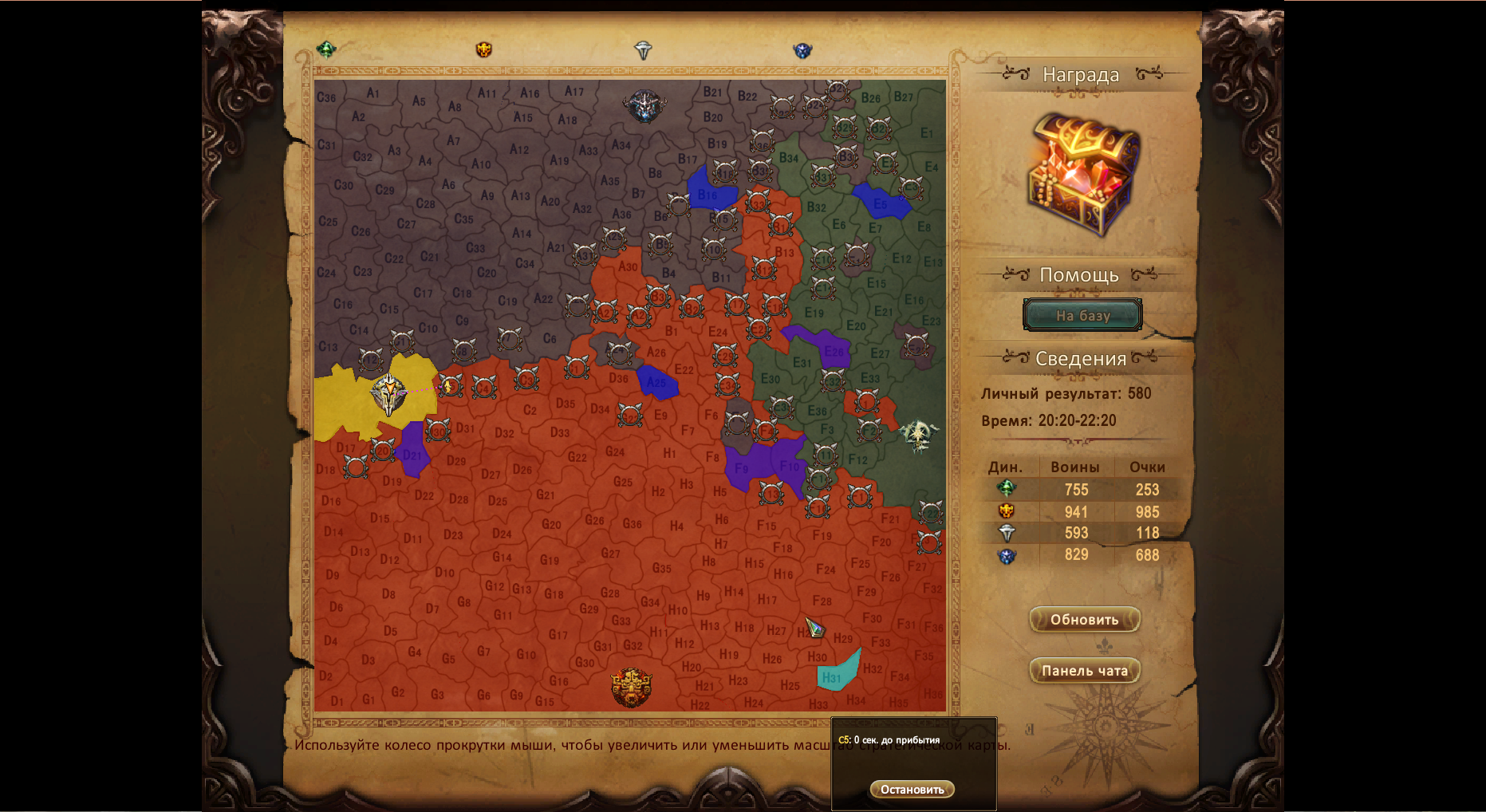Click the "На базу" button
Viewport: 1486px width, 812px height.
pos(1082,315)
